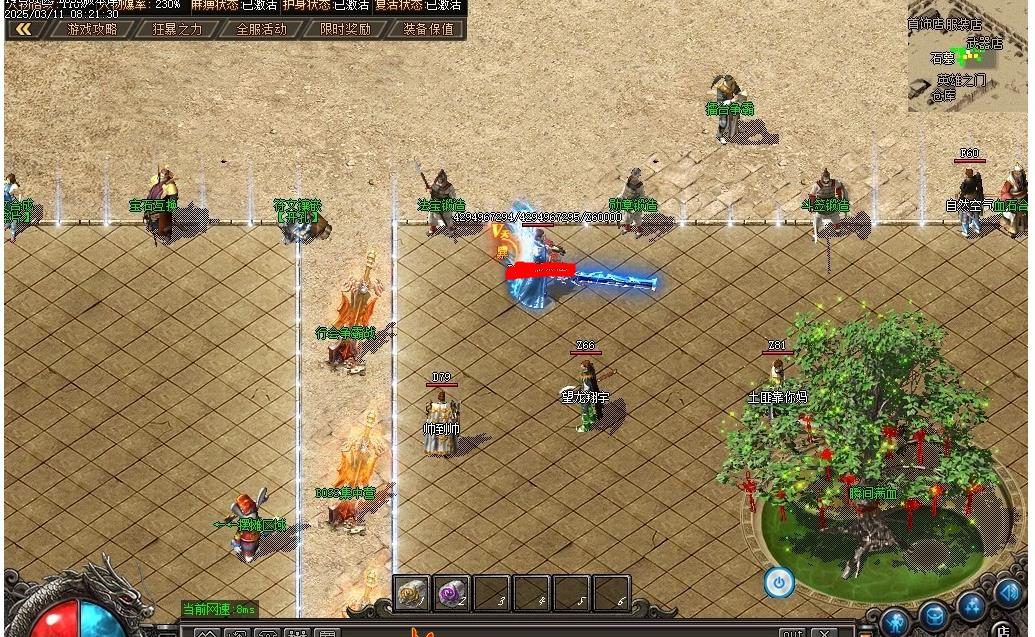Viewport: 1035px width, 637px height.
Task: Click the minimap in the corner
Action: (x=968, y=58)
